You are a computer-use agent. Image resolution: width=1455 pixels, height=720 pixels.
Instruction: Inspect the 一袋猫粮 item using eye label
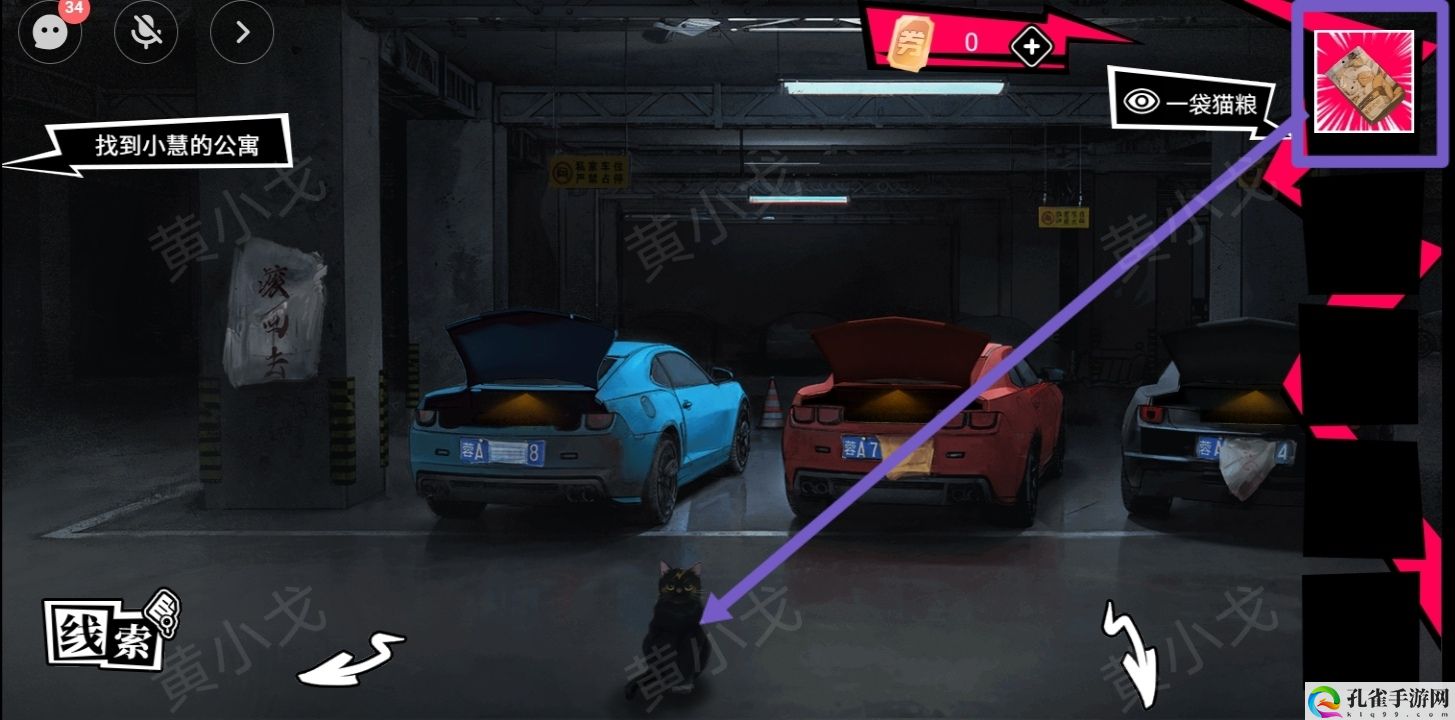1192,103
